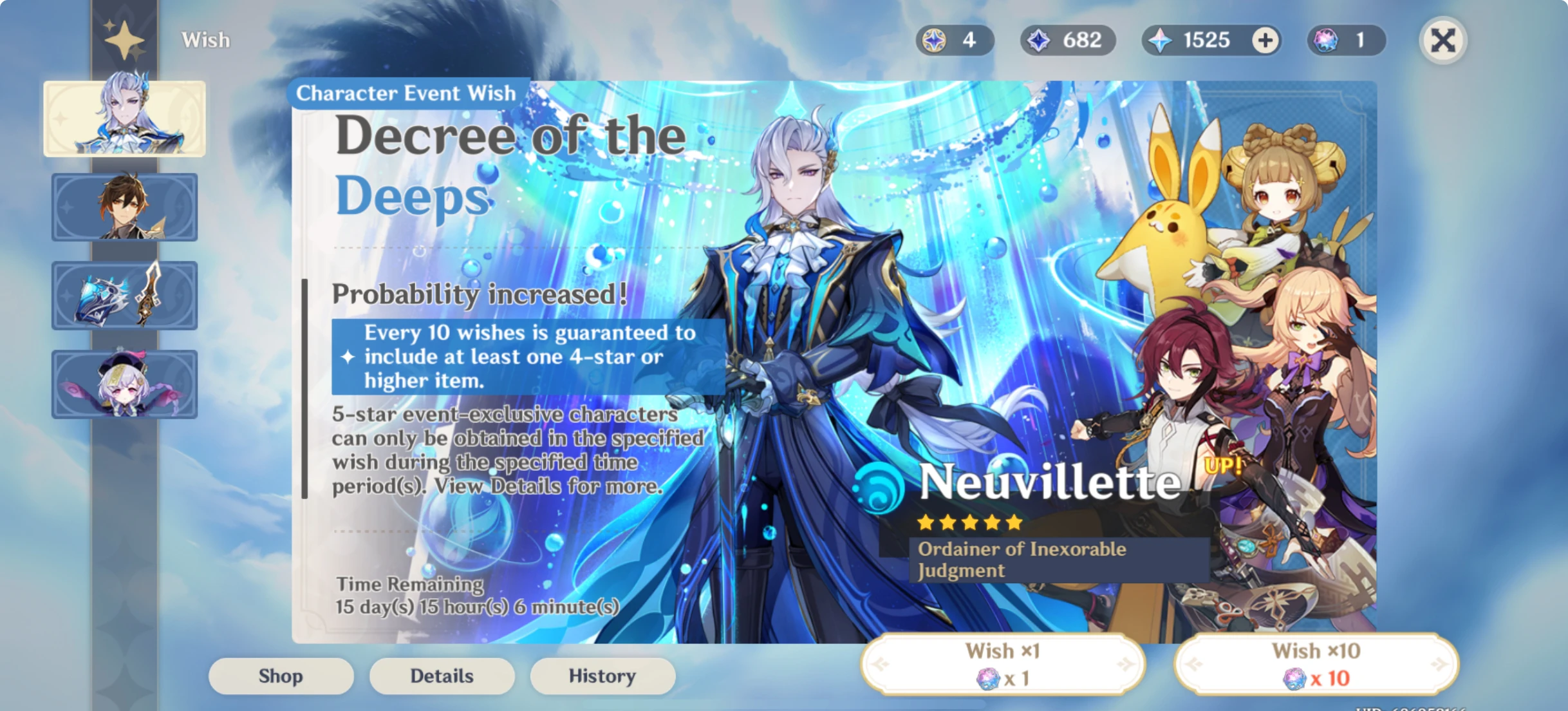The width and height of the screenshot is (1568, 711).
Task: Click the five-star rating under Neuvillette
Action: pyautogui.click(x=967, y=522)
